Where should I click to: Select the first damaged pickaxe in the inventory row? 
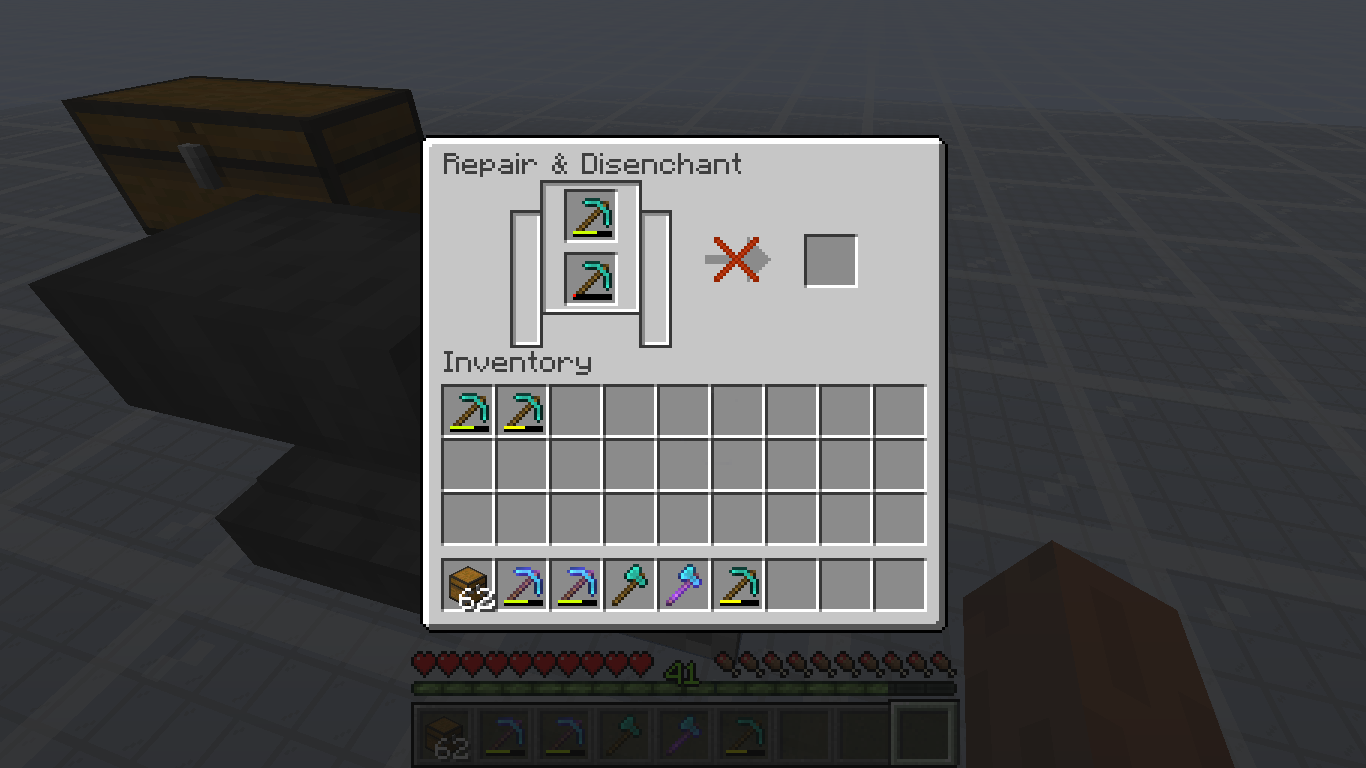click(467, 410)
